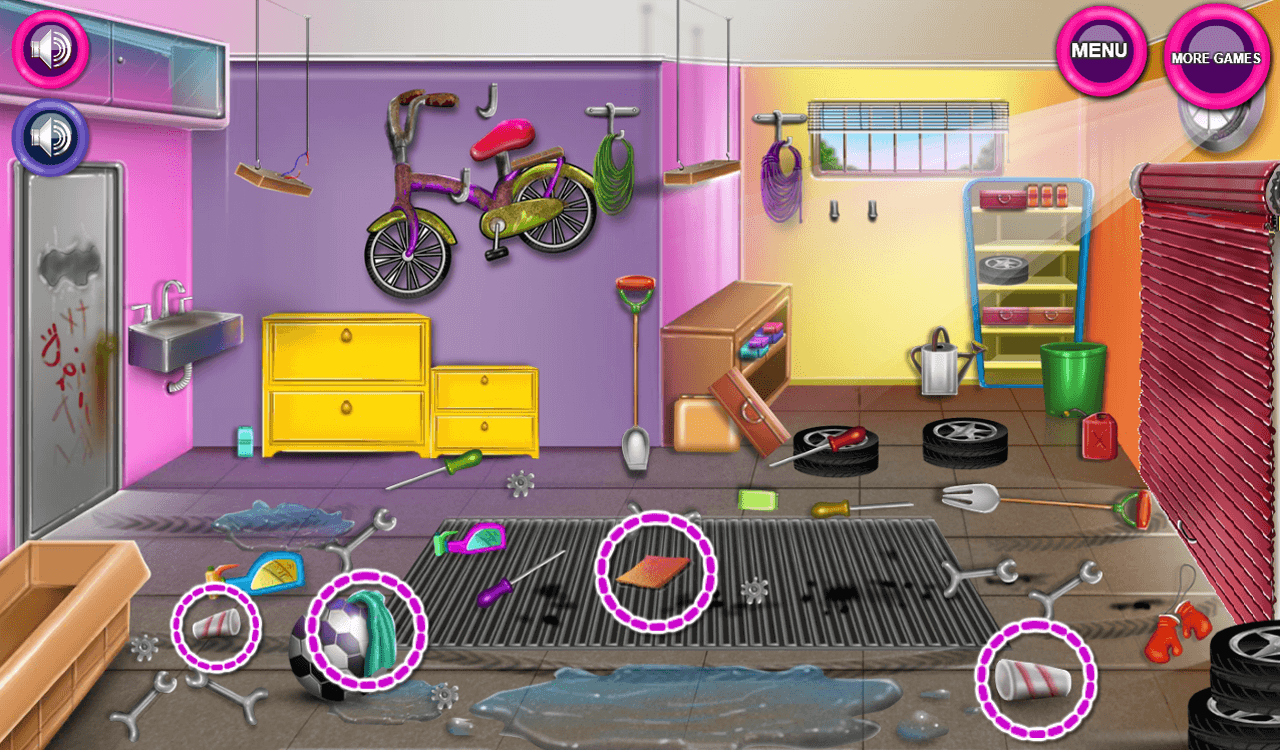Mute the pink speaker sound icon

(x=50, y=48)
